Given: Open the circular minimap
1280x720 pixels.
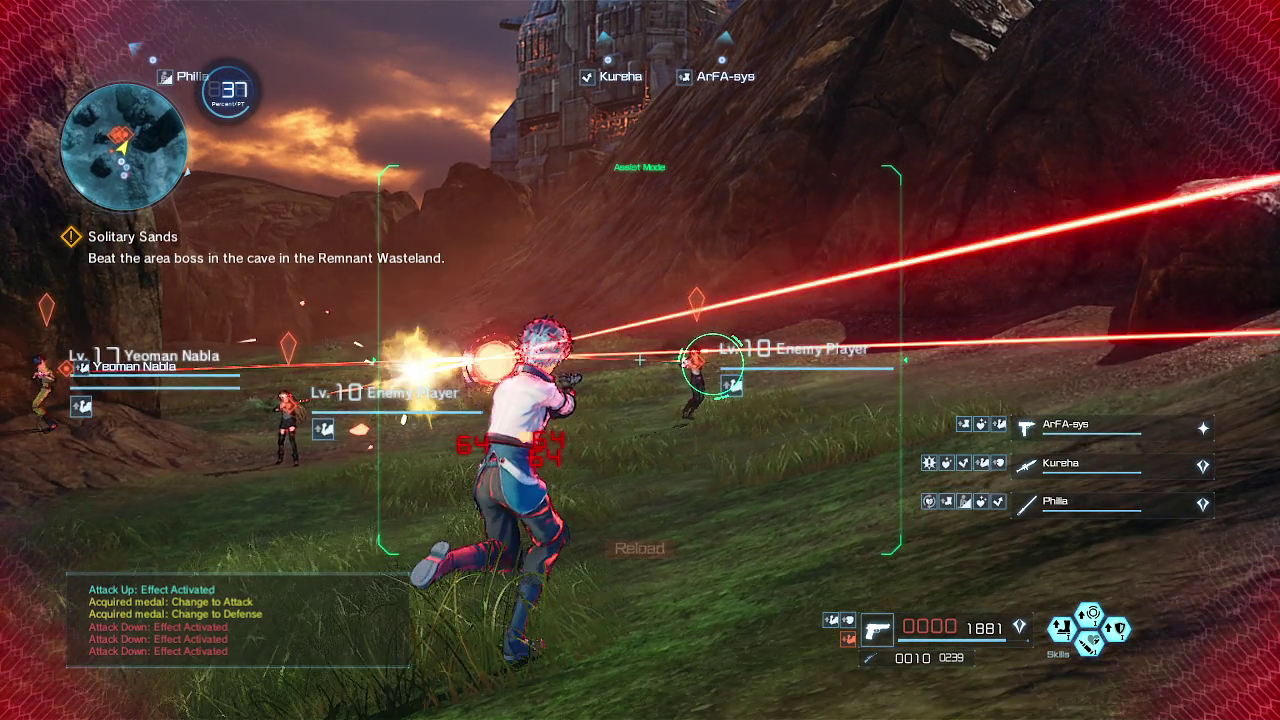Looking at the screenshot, I should [123, 147].
